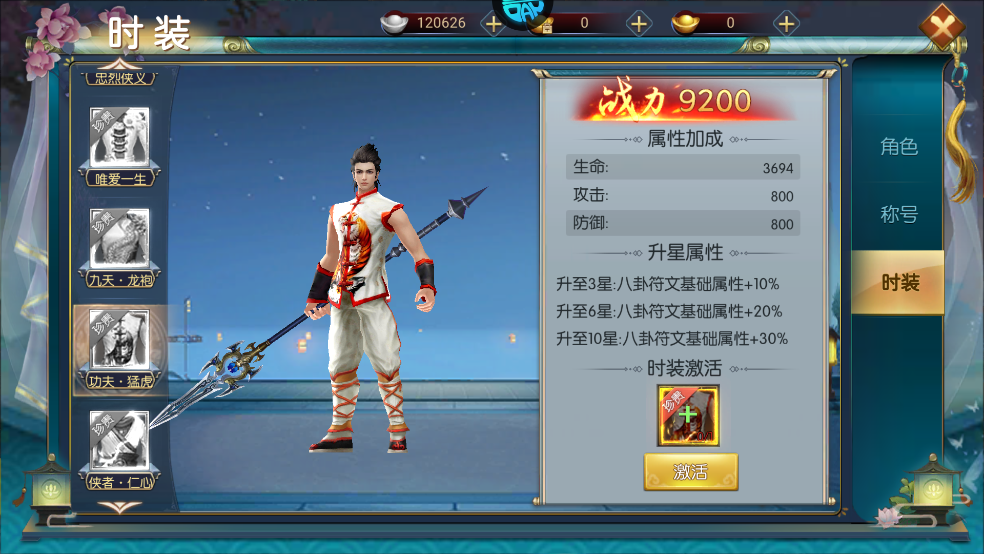Switch to the 角色 tab

(x=898, y=147)
